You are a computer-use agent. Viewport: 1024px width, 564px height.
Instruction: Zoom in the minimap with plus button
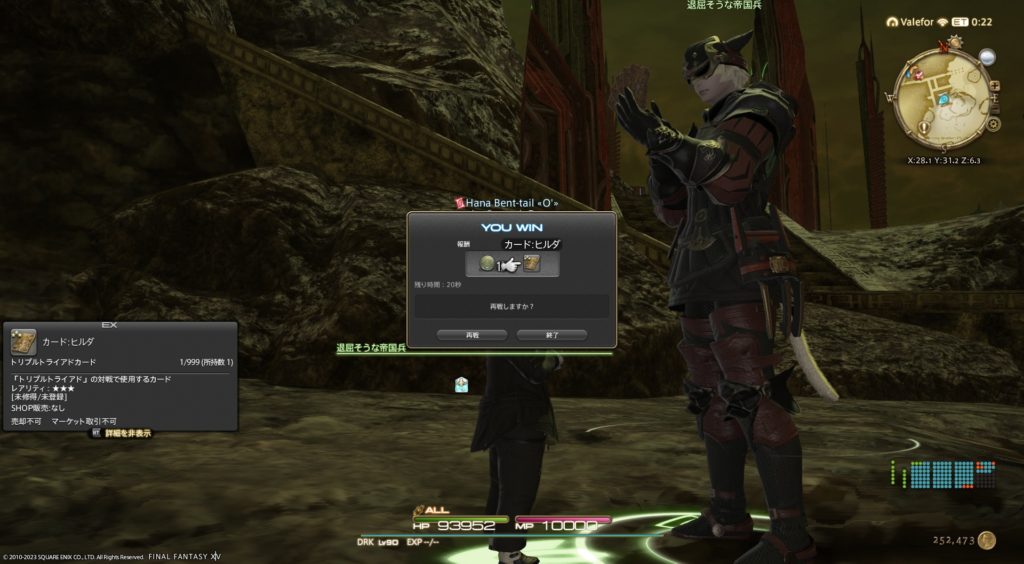click(994, 85)
